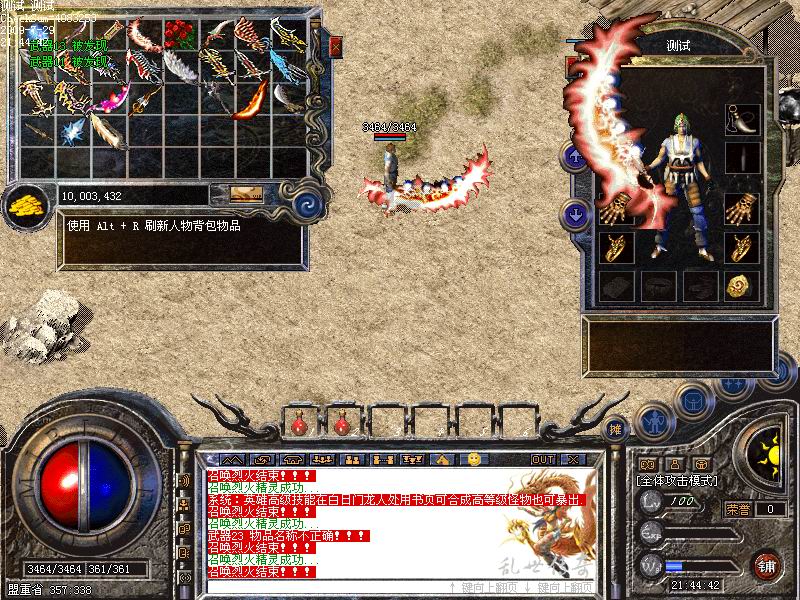Close the chat panel with the X button
The width and height of the screenshot is (800, 600).
[572, 459]
